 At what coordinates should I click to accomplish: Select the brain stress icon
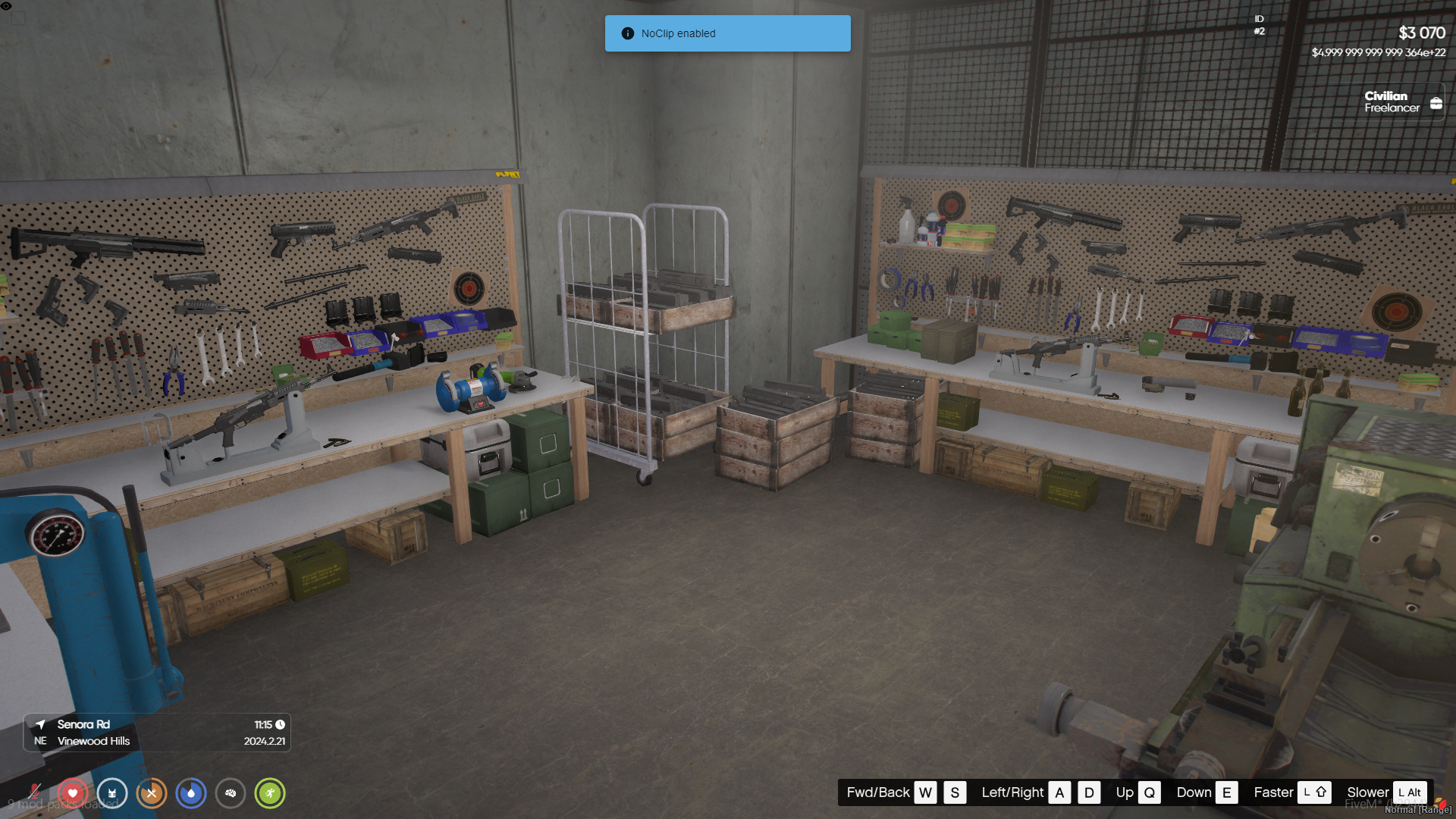point(231,793)
